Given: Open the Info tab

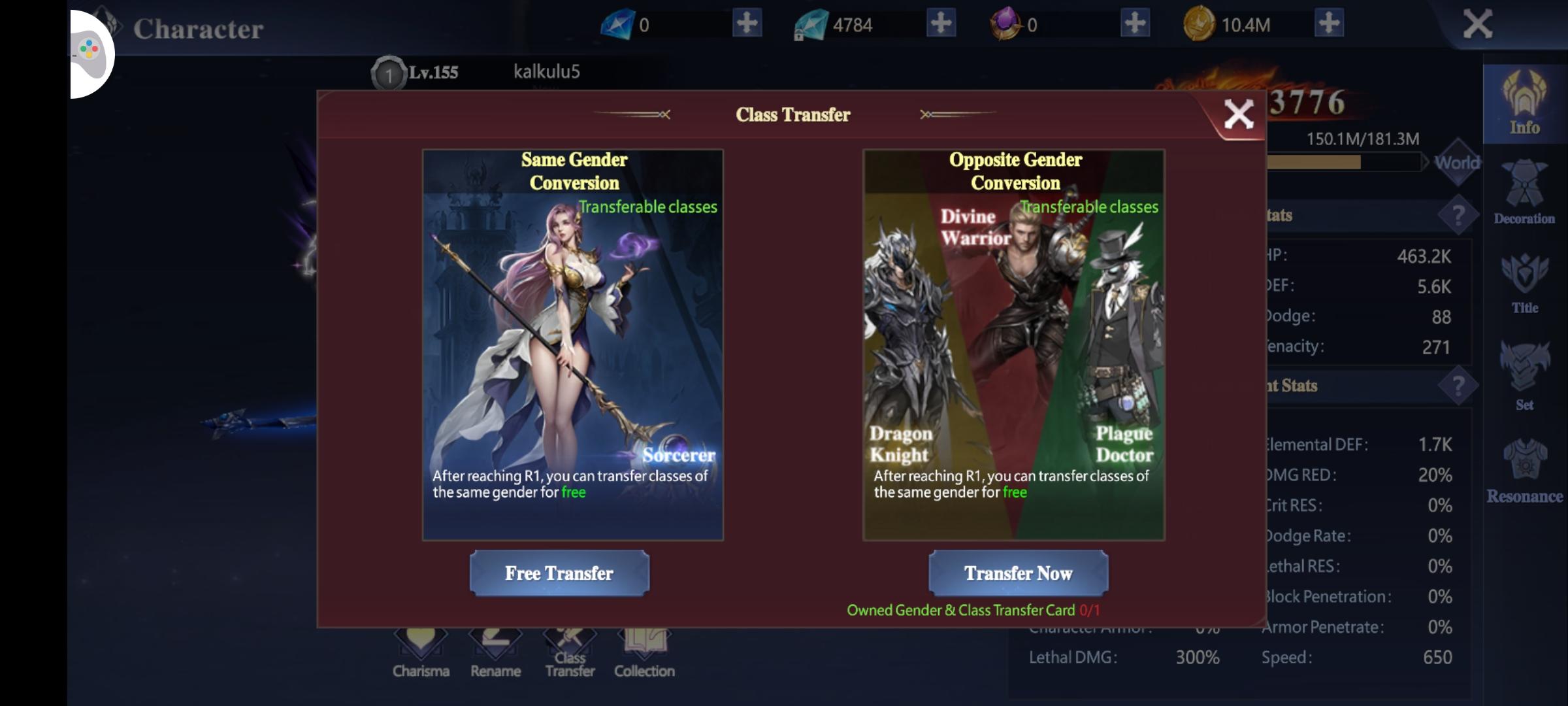Looking at the screenshot, I should coord(1524,105).
